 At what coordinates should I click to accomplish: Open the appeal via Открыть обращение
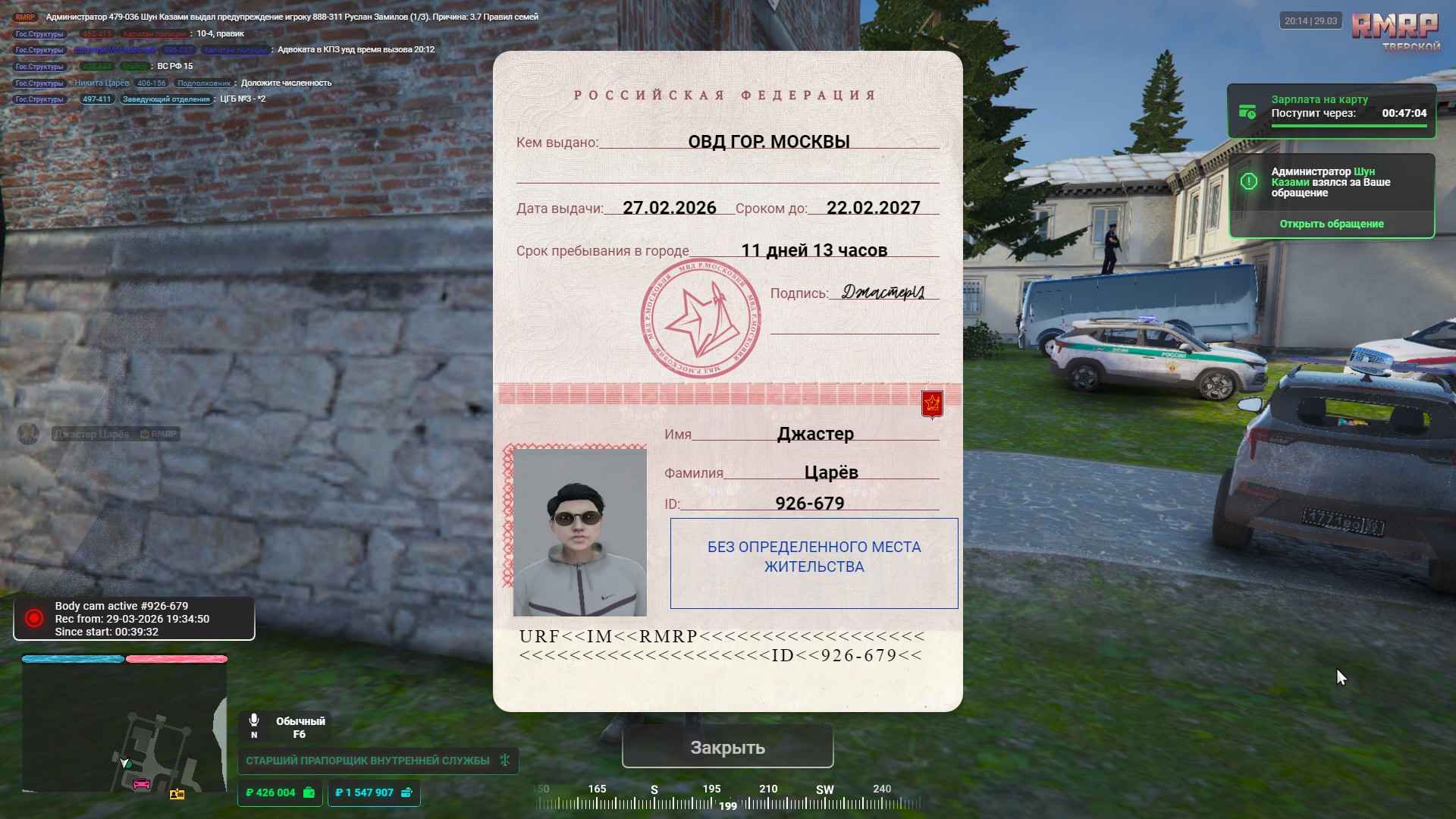[x=1331, y=224]
